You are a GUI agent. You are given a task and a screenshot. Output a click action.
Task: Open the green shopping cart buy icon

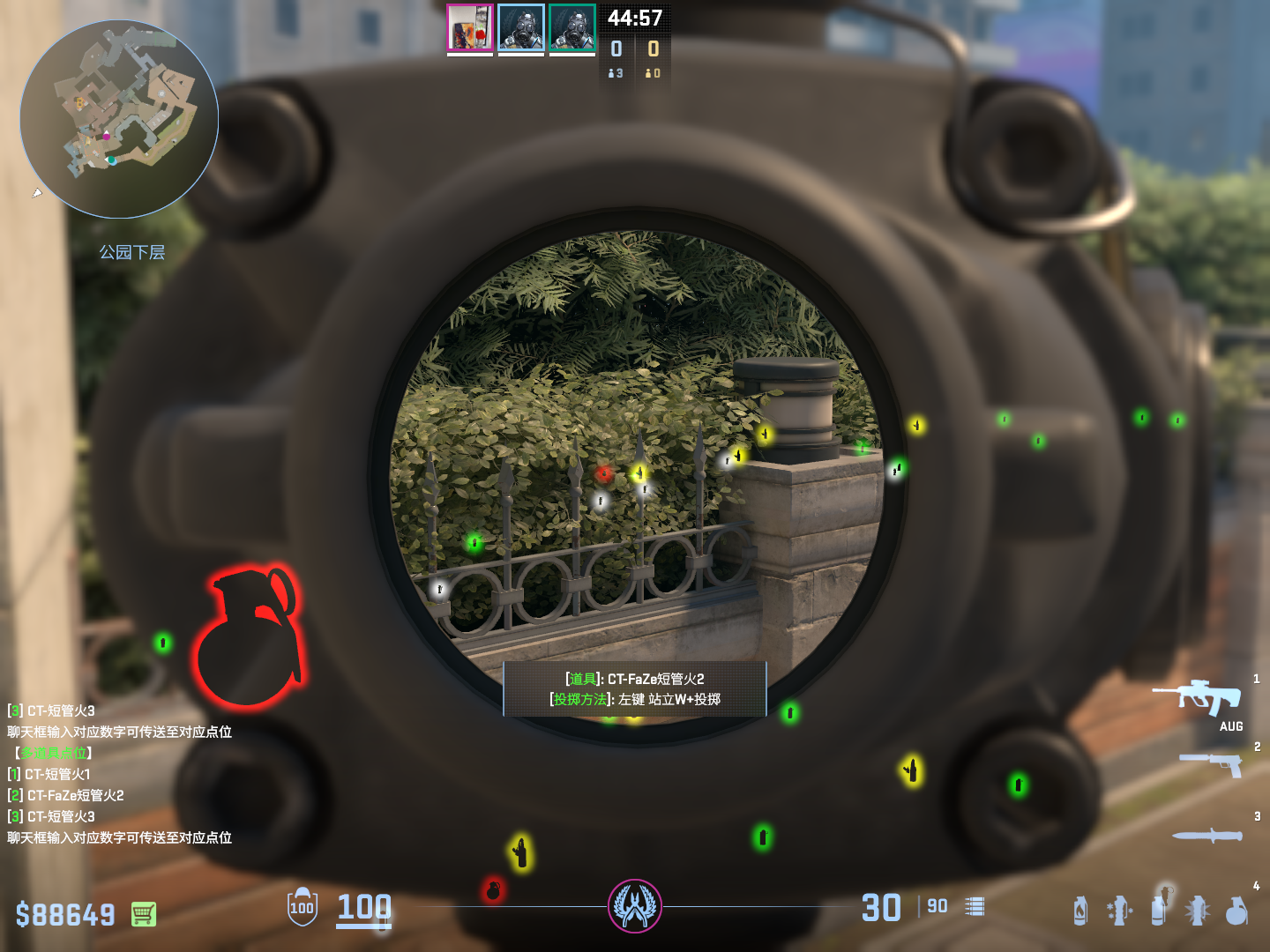pos(144,914)
